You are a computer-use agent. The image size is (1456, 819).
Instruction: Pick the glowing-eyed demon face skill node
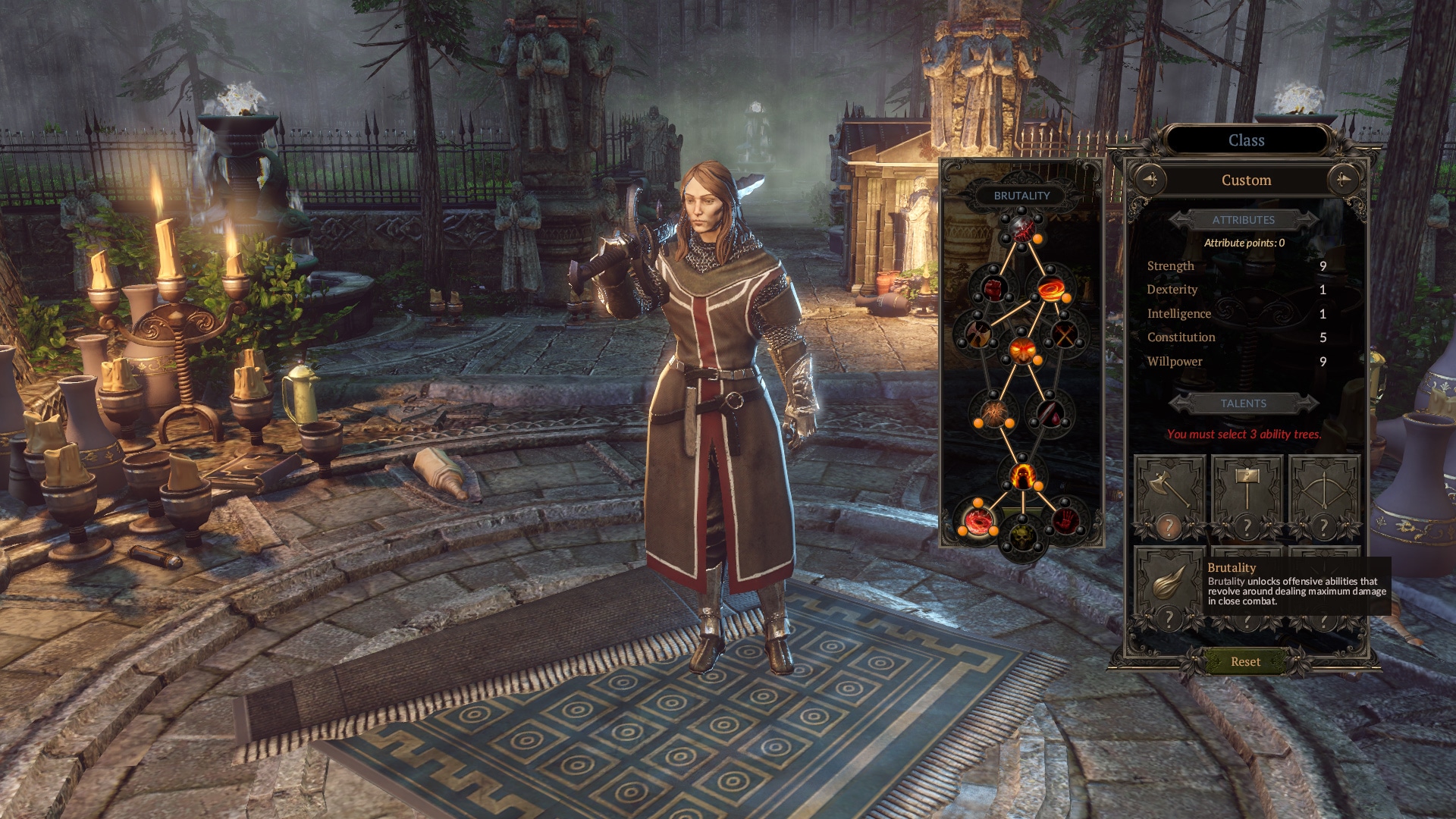pyautogui.click(x=1022, y=350)
